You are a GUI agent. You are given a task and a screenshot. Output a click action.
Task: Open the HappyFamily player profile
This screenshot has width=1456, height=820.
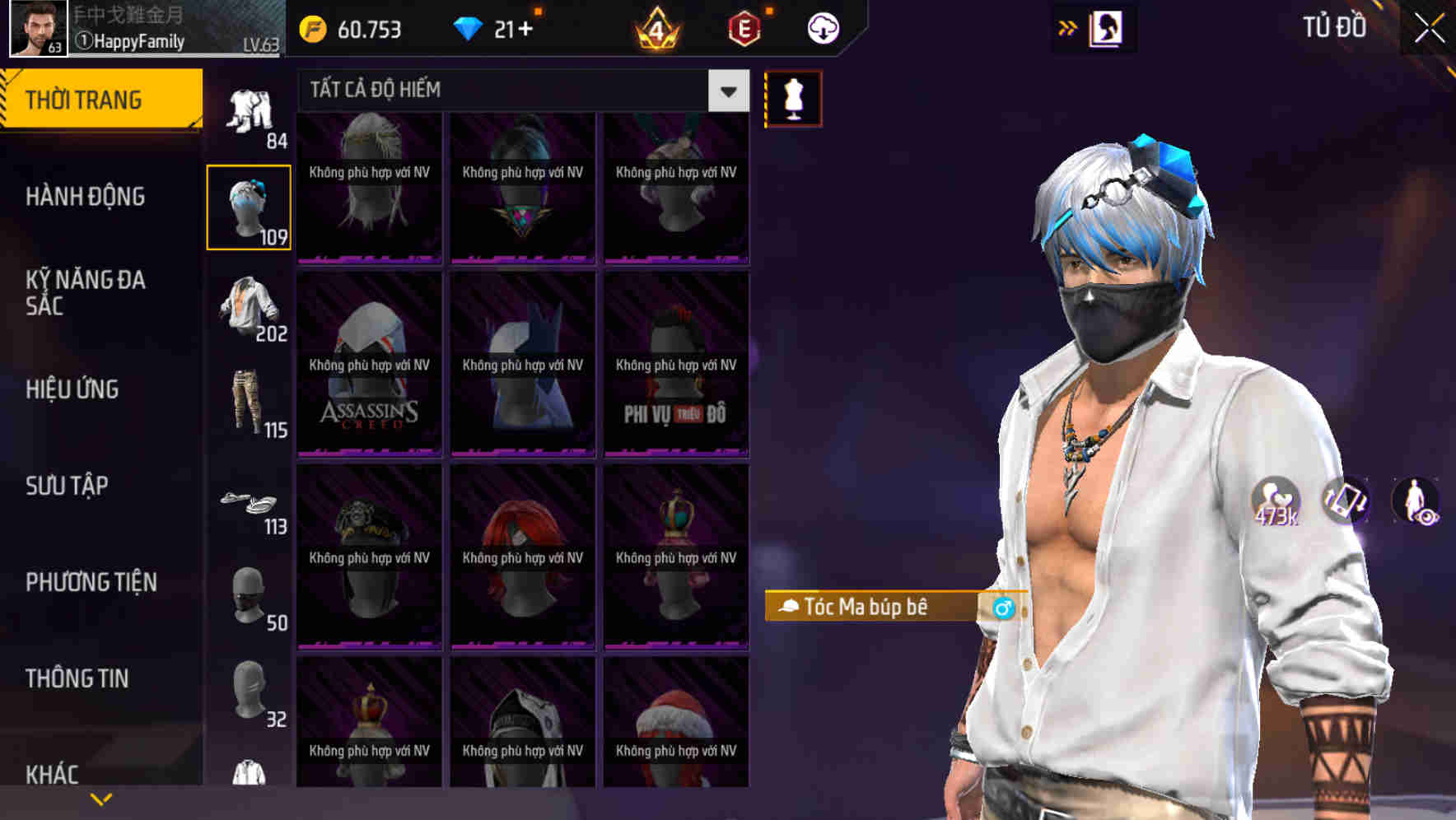click(x=132, y=40)
